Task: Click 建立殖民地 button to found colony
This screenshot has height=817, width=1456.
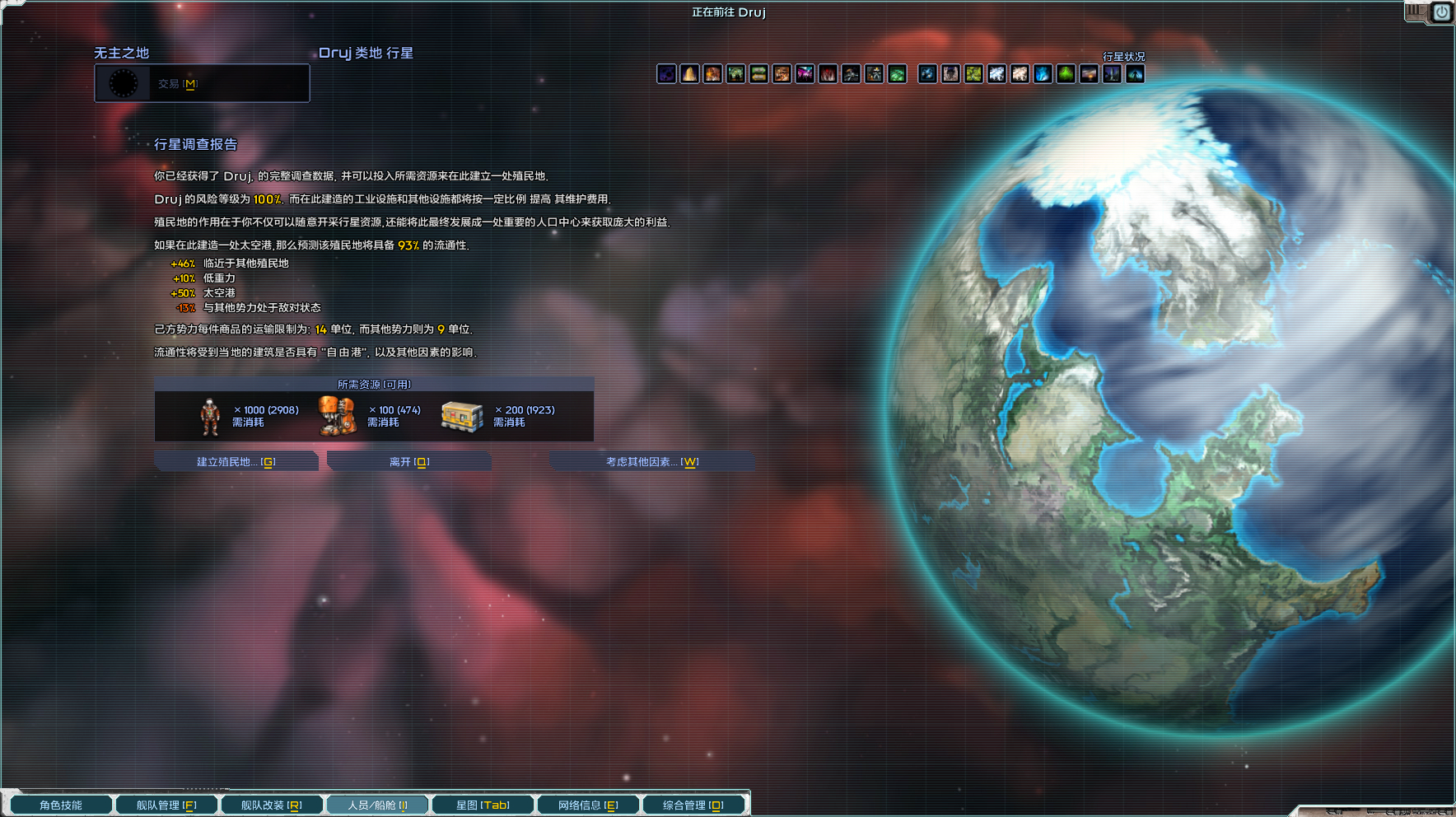Action: [x=237, y=461]
